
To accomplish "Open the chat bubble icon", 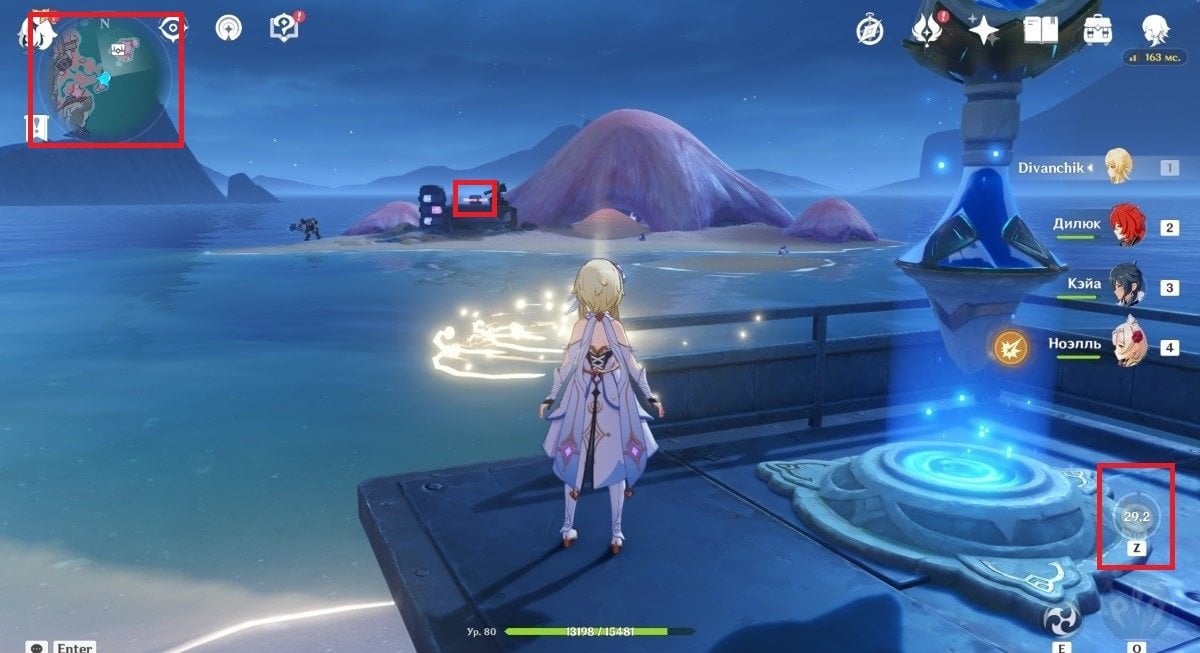I will click(38, 647).
